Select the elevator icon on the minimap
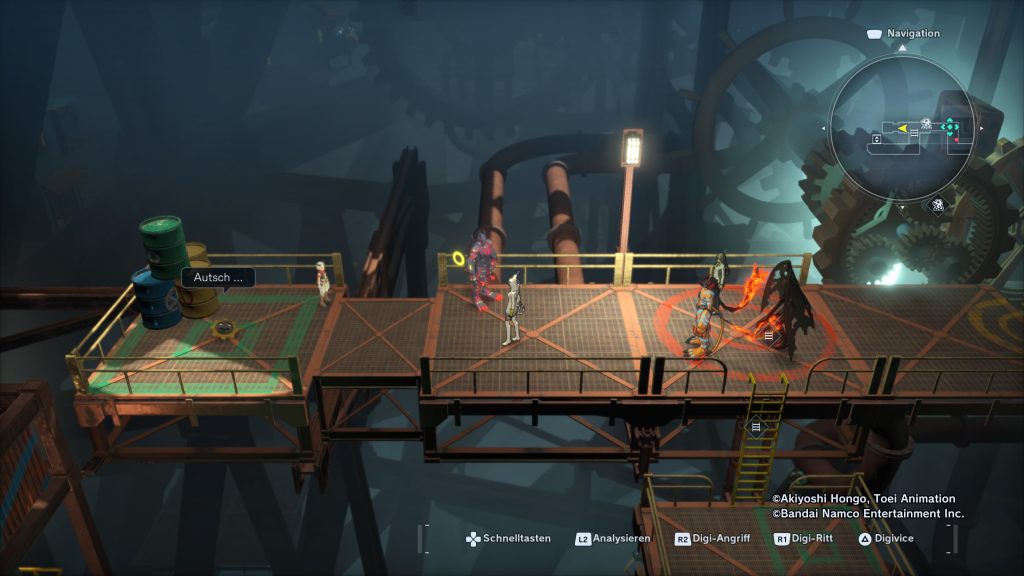This screenshot has height=576, width=1024. click(876, 139)
